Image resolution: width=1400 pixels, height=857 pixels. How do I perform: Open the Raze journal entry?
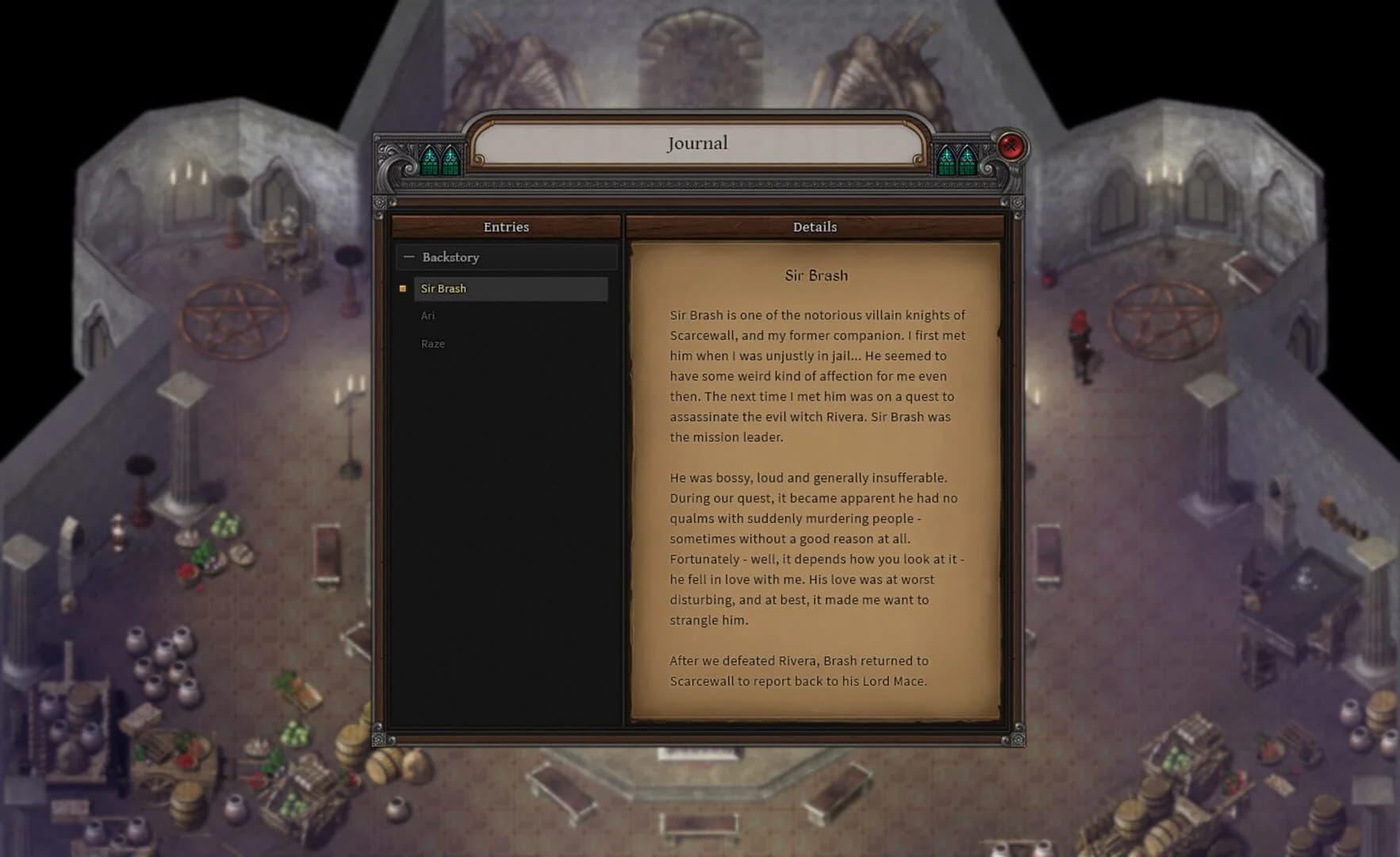coord(433,344)
